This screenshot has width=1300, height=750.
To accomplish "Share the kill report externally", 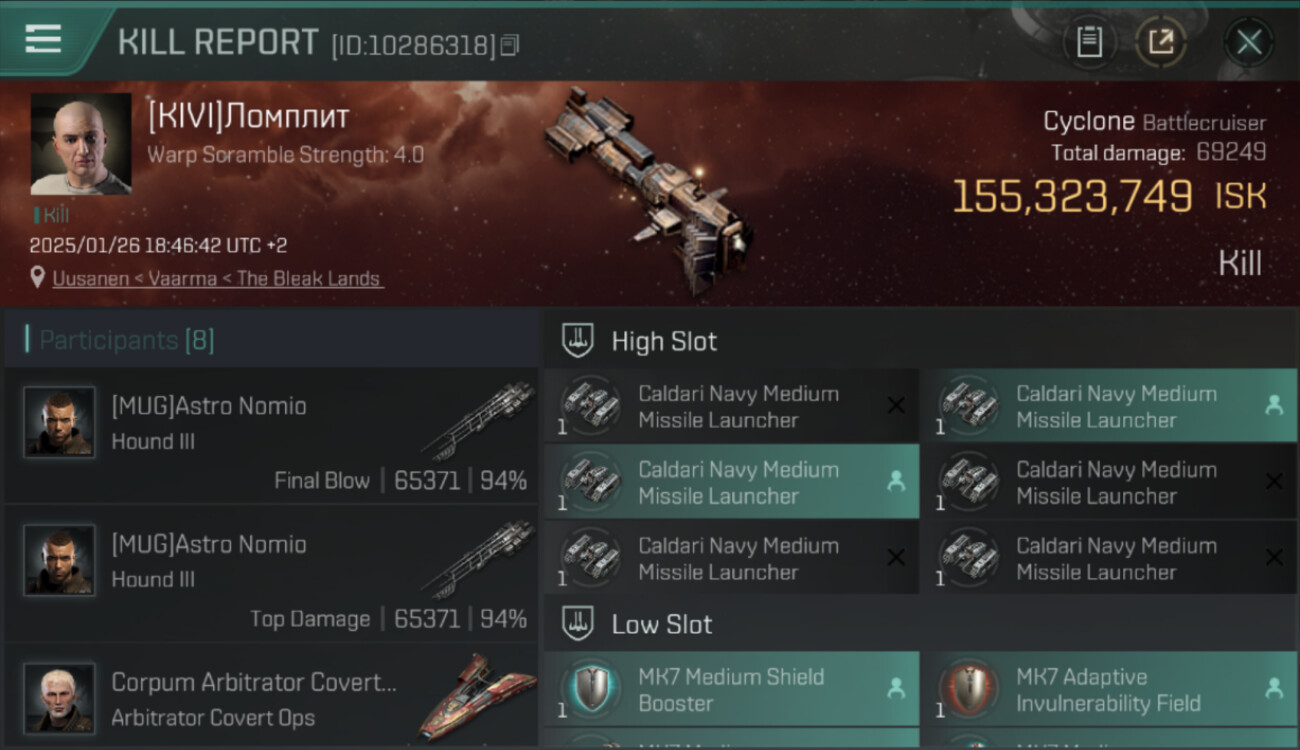I will 1160,42.
